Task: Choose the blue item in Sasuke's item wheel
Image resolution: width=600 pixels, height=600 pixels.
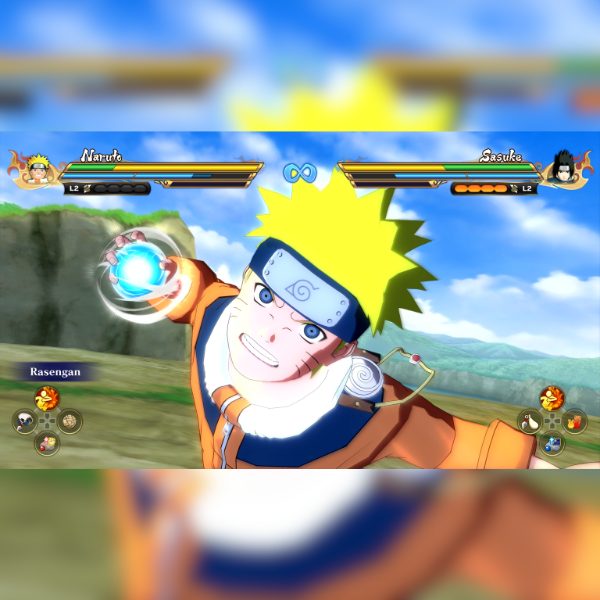Action: (x=552, y=443)
